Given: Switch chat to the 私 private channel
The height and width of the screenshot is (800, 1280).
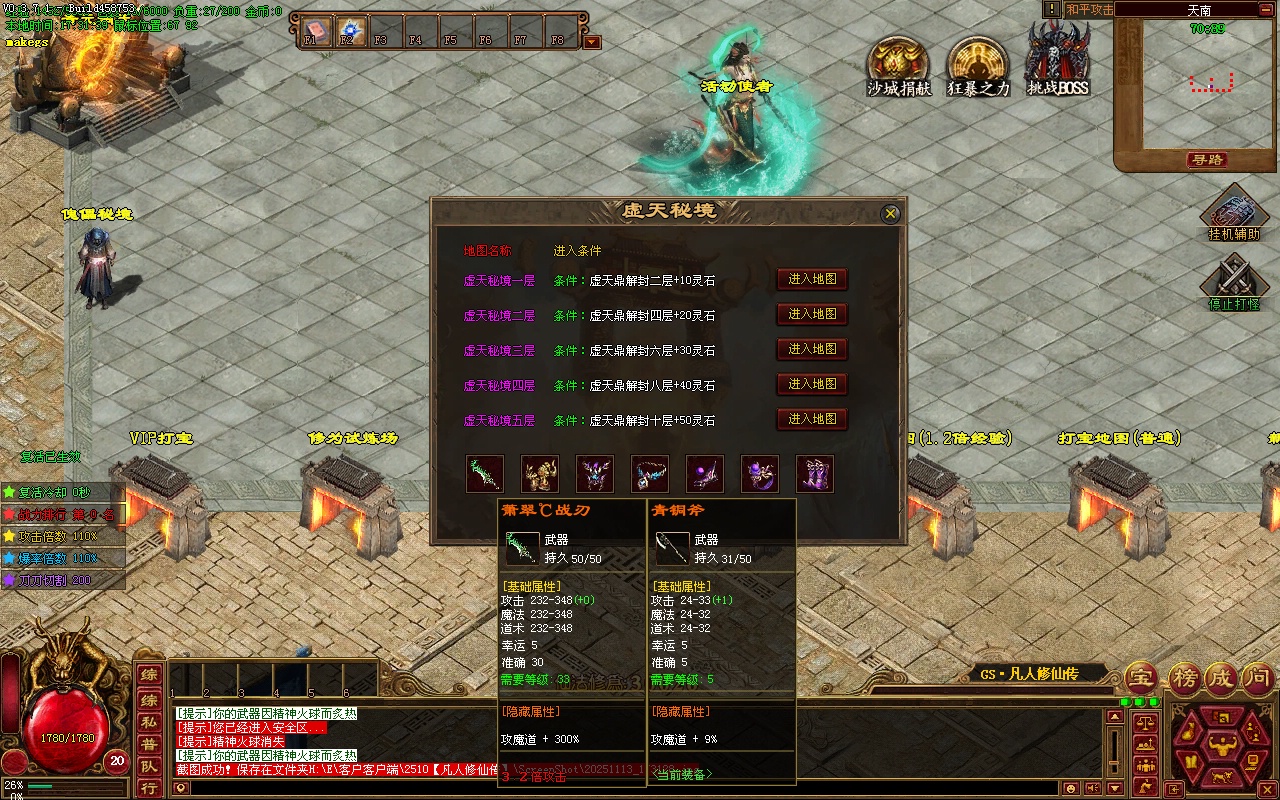Looking at the screenshot, I should click(148, 721).
